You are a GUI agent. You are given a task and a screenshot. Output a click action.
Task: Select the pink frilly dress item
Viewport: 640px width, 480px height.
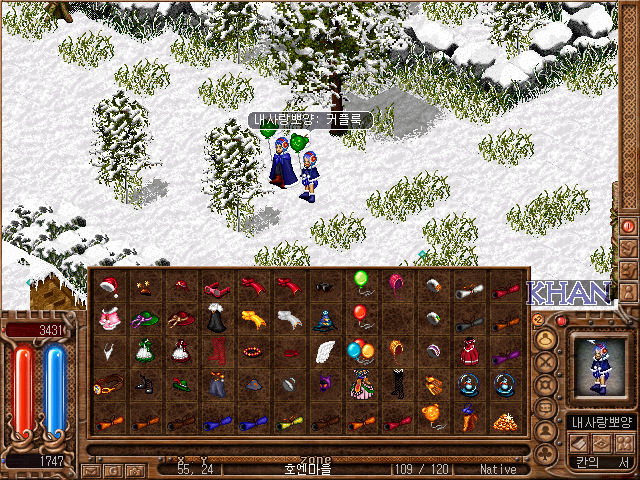click(109, 320)
